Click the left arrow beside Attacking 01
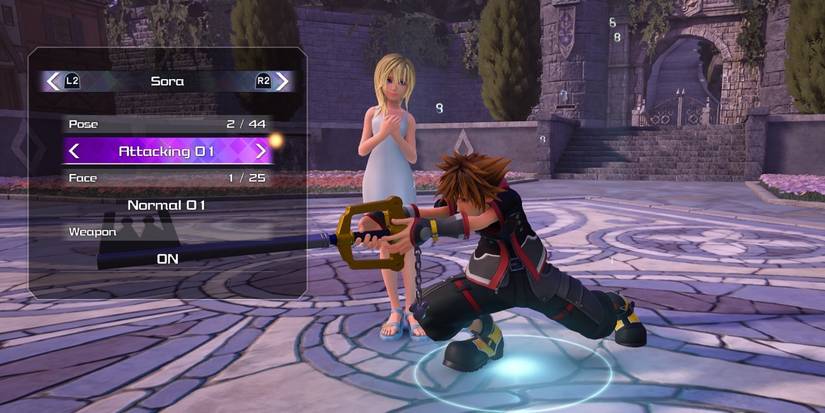The width and height of the screenshot is (825, 413). pyautogui.click(x=73, y=151)
